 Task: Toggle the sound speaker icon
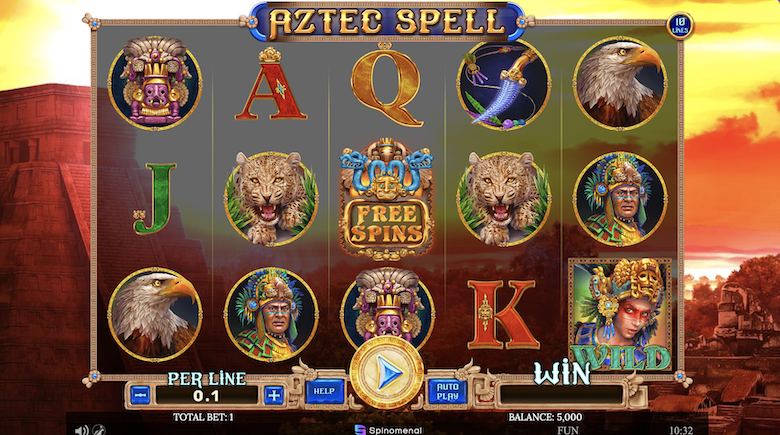coord(82,429)
